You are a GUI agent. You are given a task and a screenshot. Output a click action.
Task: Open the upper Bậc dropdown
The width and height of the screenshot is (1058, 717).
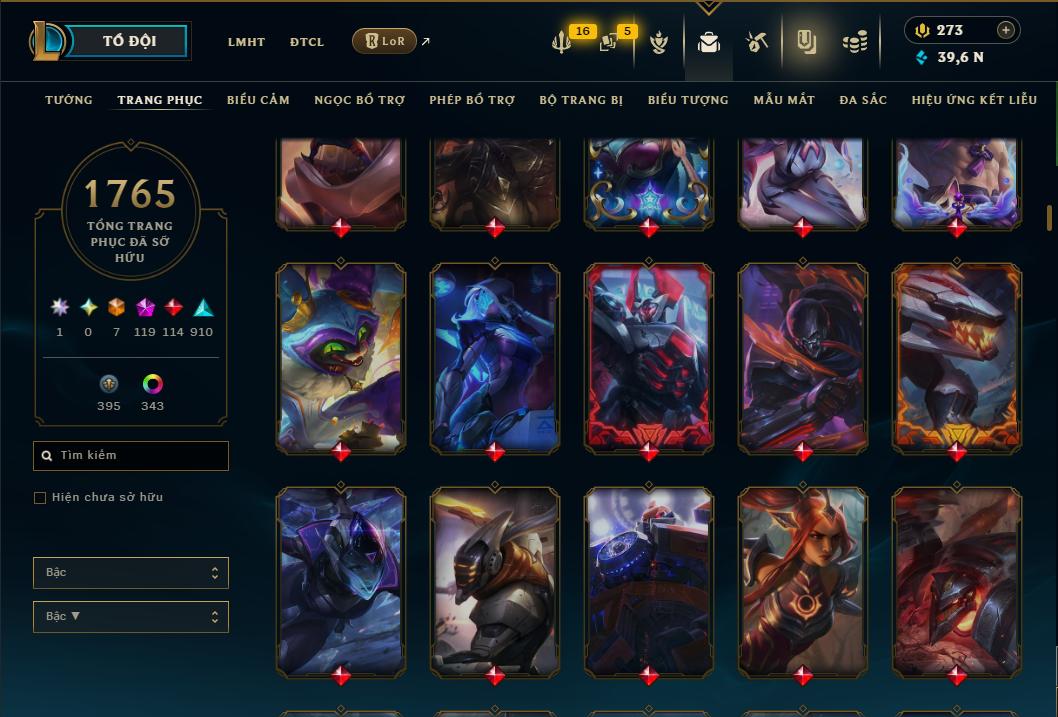131,573
